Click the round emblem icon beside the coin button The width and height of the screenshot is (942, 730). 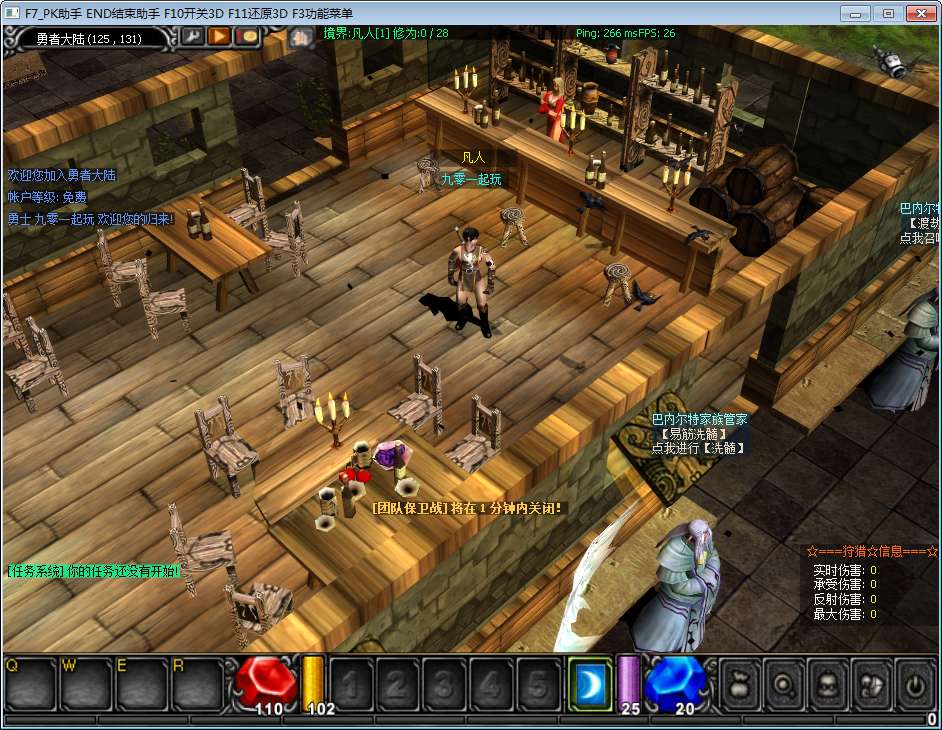click(302, 38)
